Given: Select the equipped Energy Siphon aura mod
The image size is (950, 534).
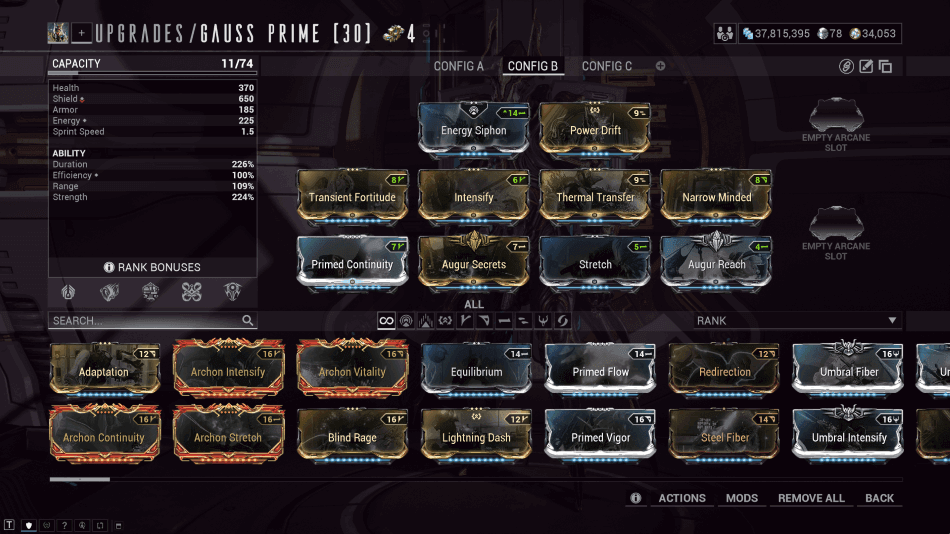Looking at the screenshot, I should (473, 129).
